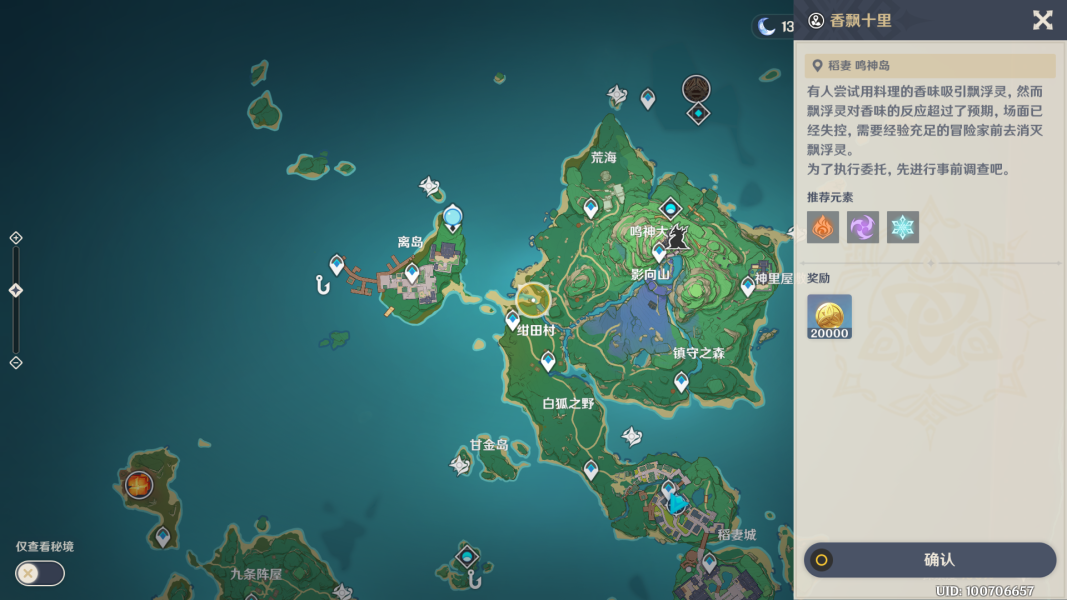Toggle the 仅查看秘境 domains-only switch
The width and height of the screenshot is (1067, 600).
coord(40,573)
